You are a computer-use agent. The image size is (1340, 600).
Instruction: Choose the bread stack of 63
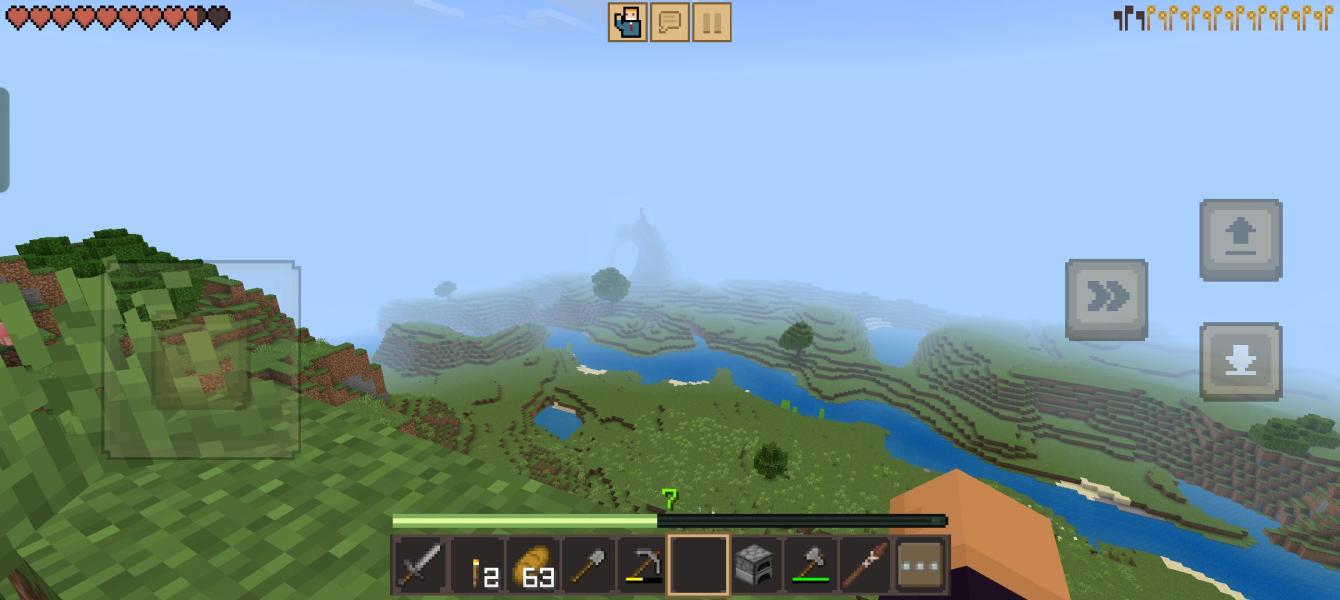(533, 566)
